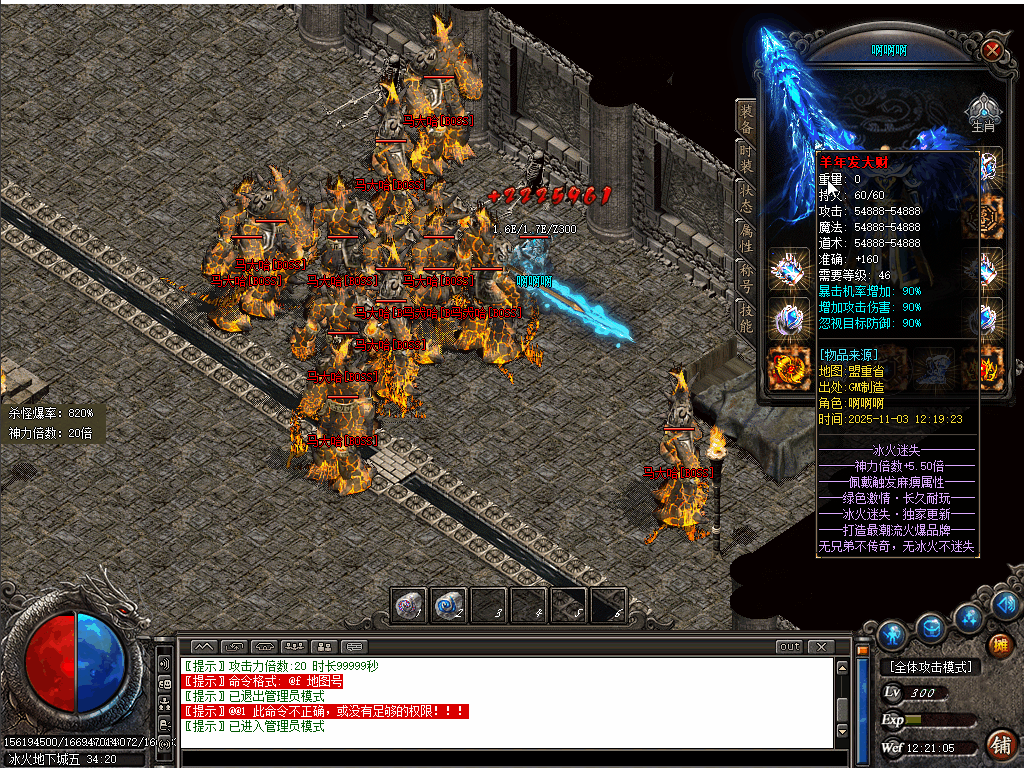Open the 生肖 zodiac button
1024x768 pixels.
(x=983, y=112)
